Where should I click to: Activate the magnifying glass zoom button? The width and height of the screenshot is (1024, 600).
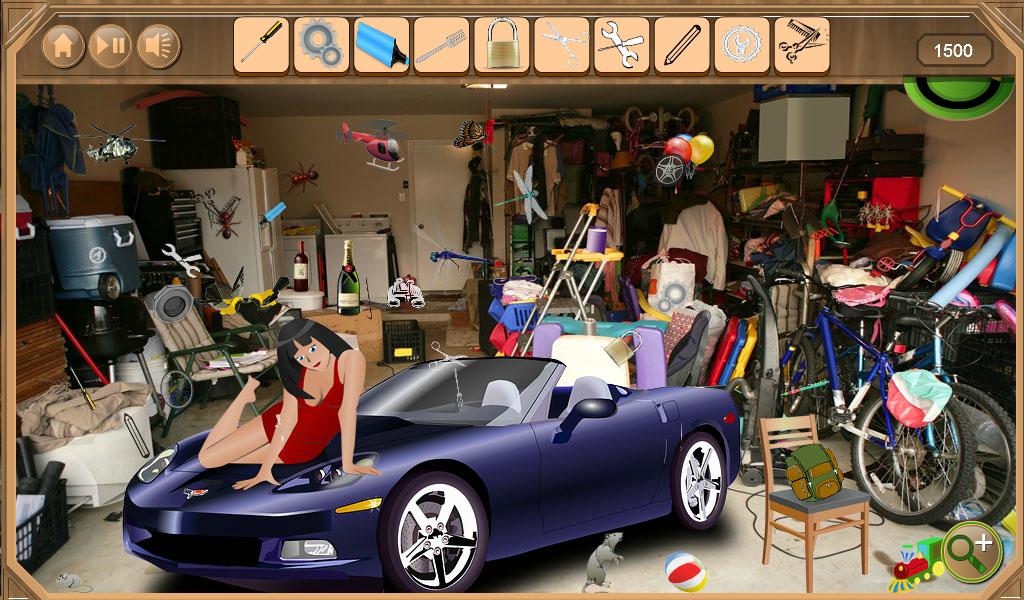pyautogui.click(x=971, y=551)
